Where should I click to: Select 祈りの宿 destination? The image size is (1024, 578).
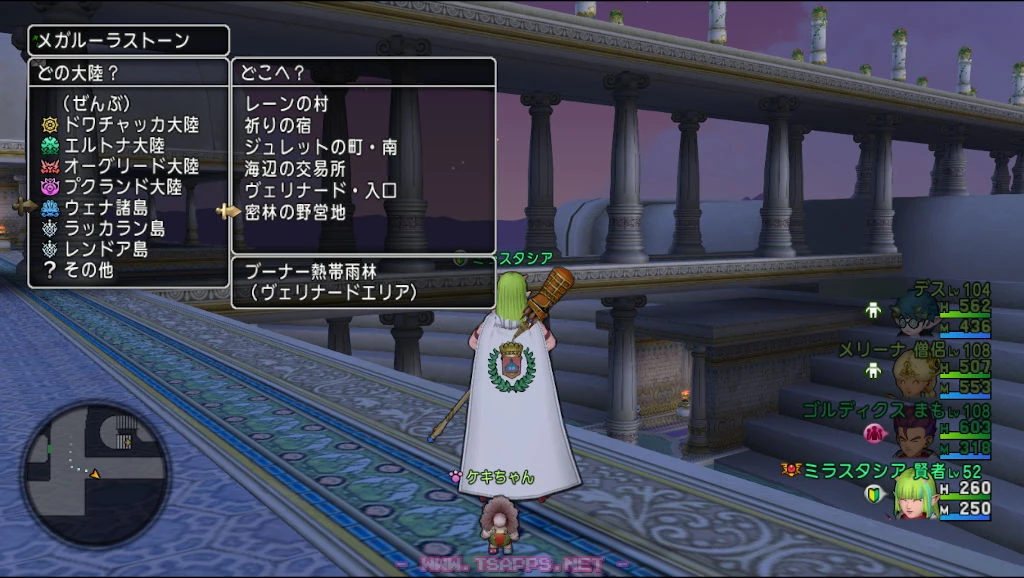click(278, 126)
